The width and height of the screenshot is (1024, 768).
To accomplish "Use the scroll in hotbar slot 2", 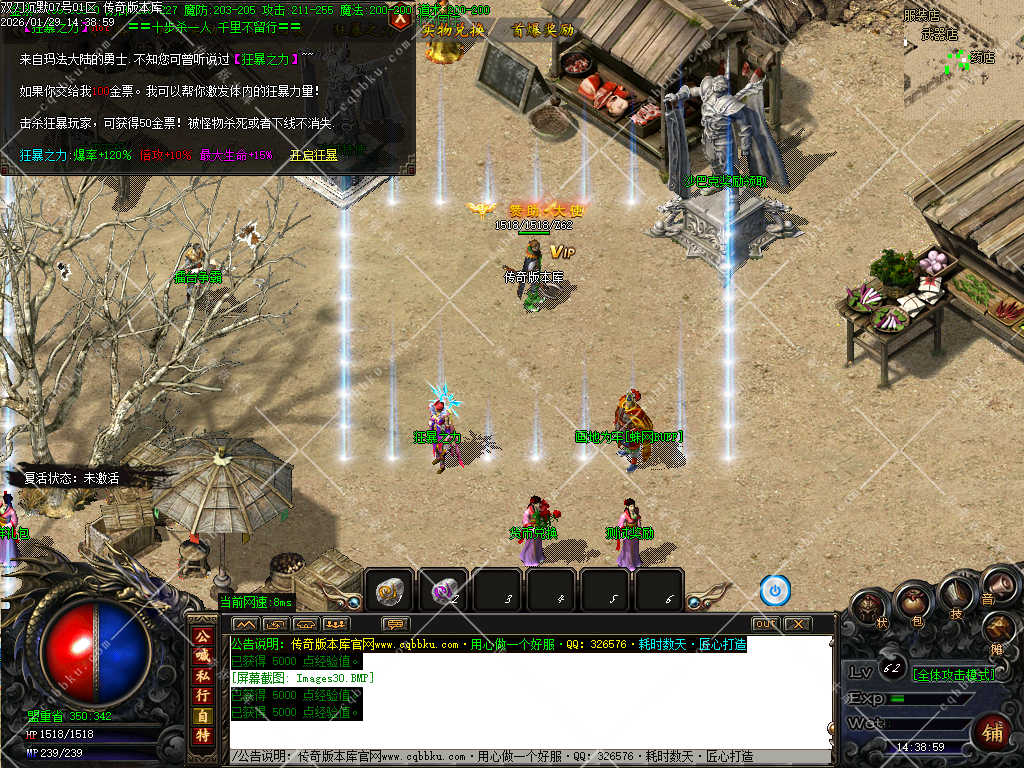I will click(443, 592).
